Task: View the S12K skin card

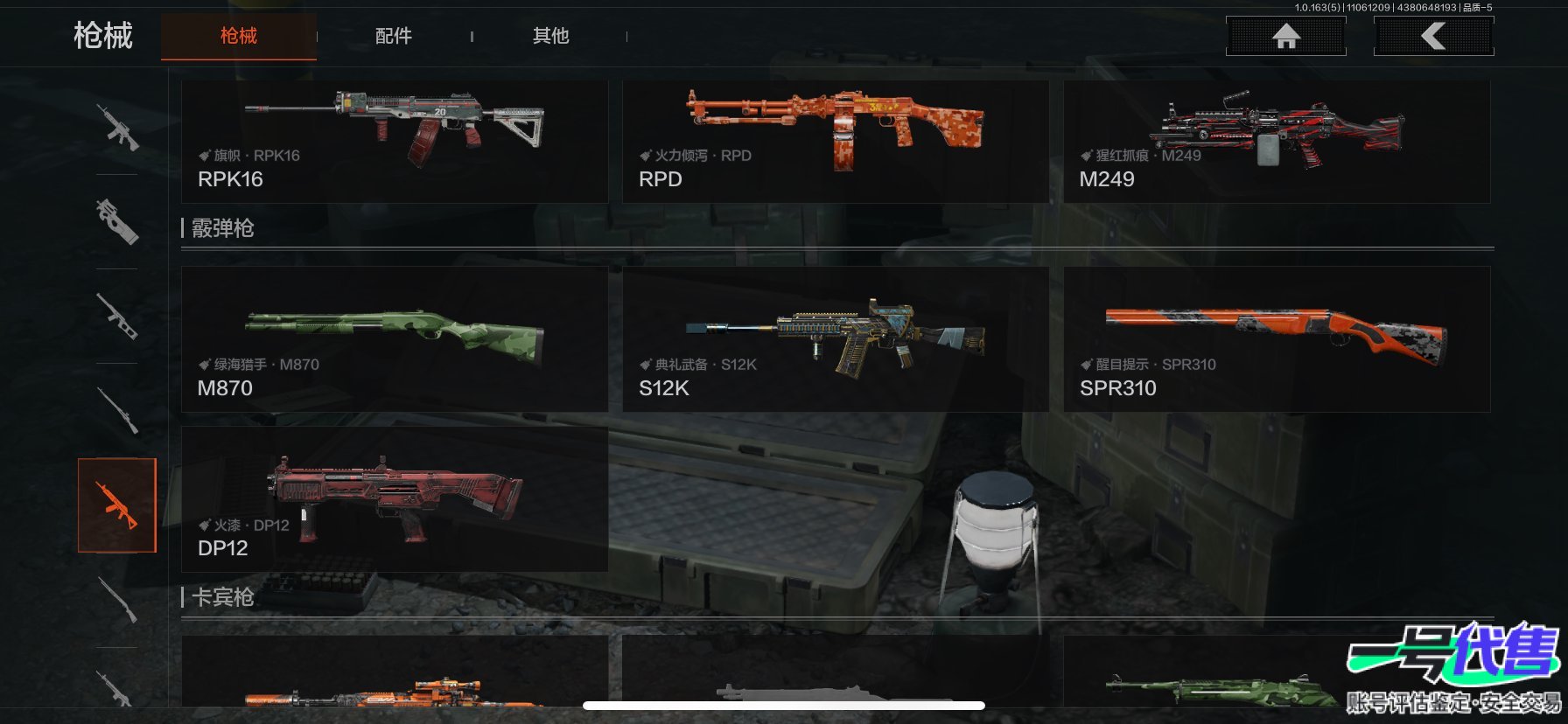Action: (835, 339)
